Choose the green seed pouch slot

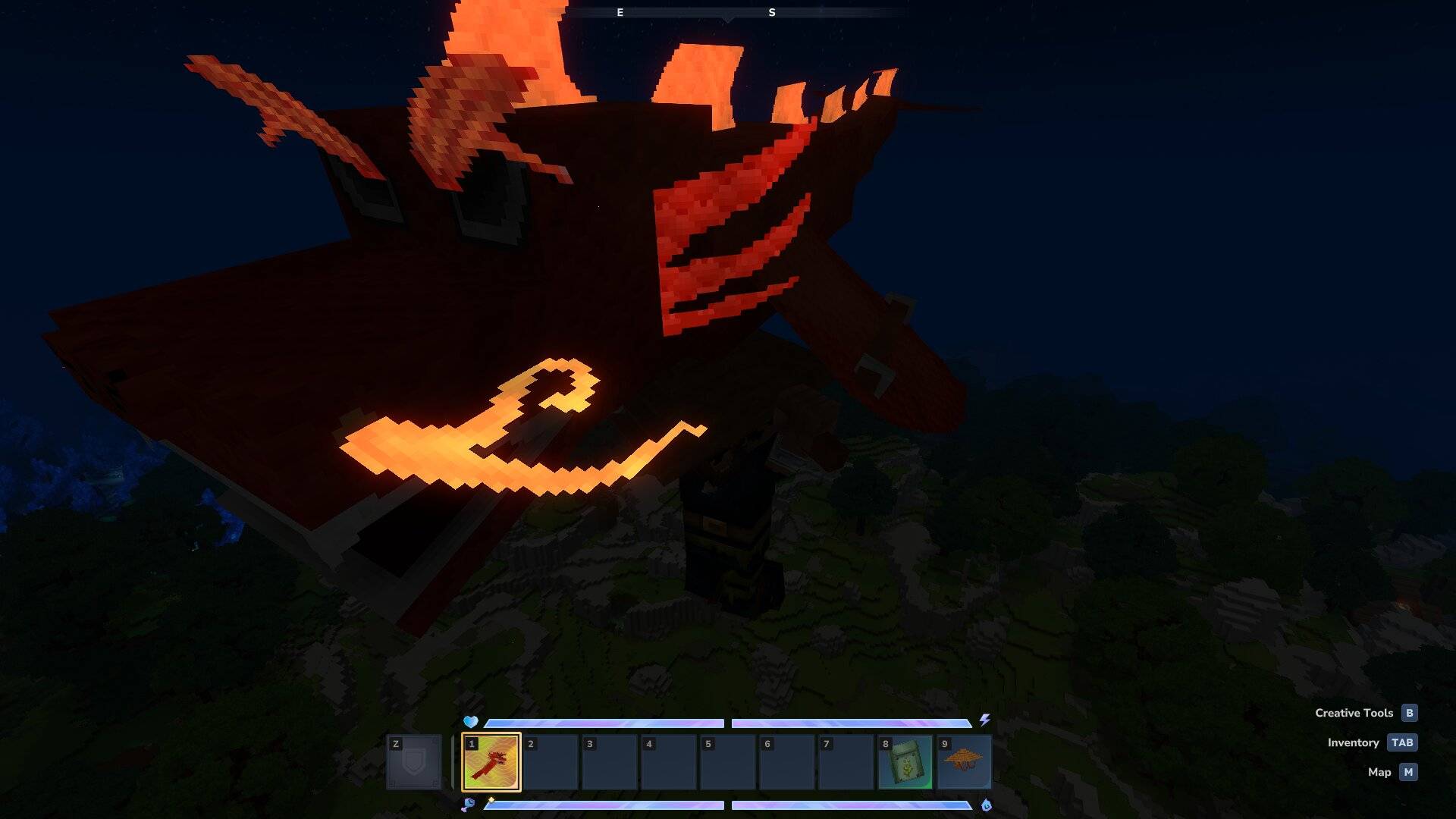[x=905, y=762]
